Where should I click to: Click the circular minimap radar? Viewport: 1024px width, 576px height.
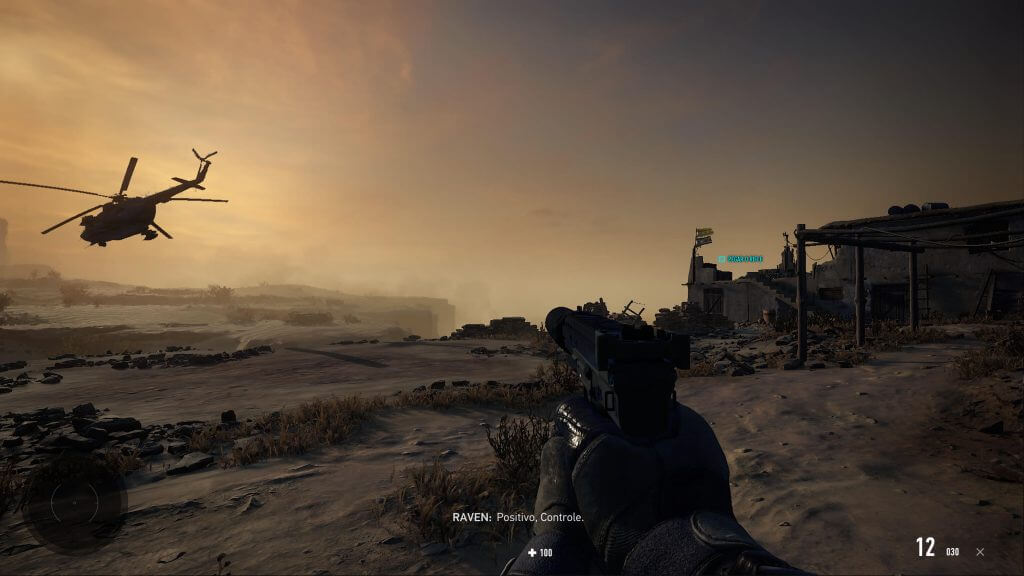pos(75,503)
